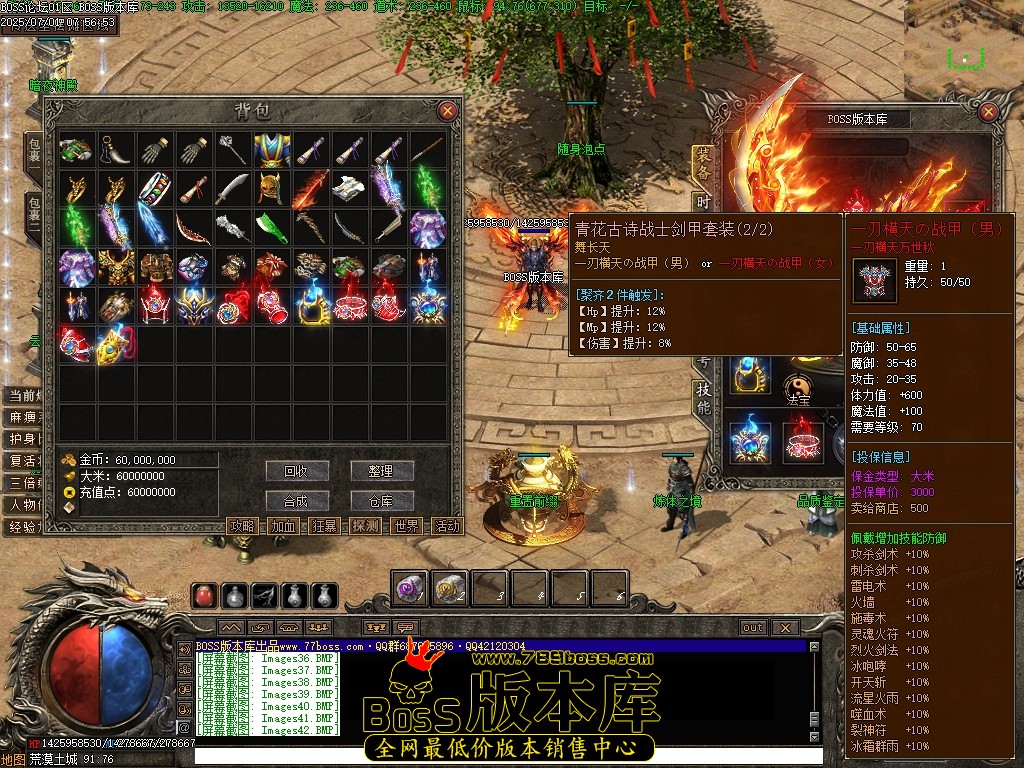The image size is (1024, 768).
Task: Click the 'out' button above chat
Action: click(752, 628)
